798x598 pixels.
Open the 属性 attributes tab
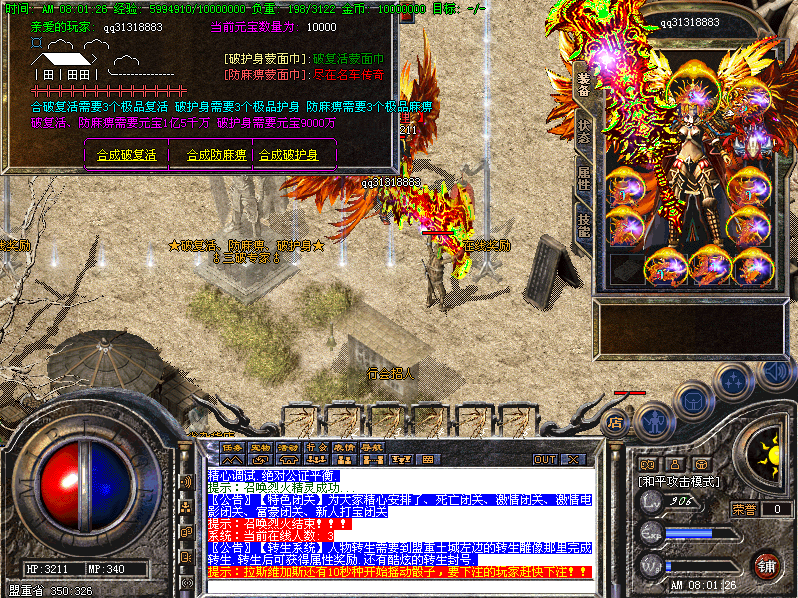point(584,179)
